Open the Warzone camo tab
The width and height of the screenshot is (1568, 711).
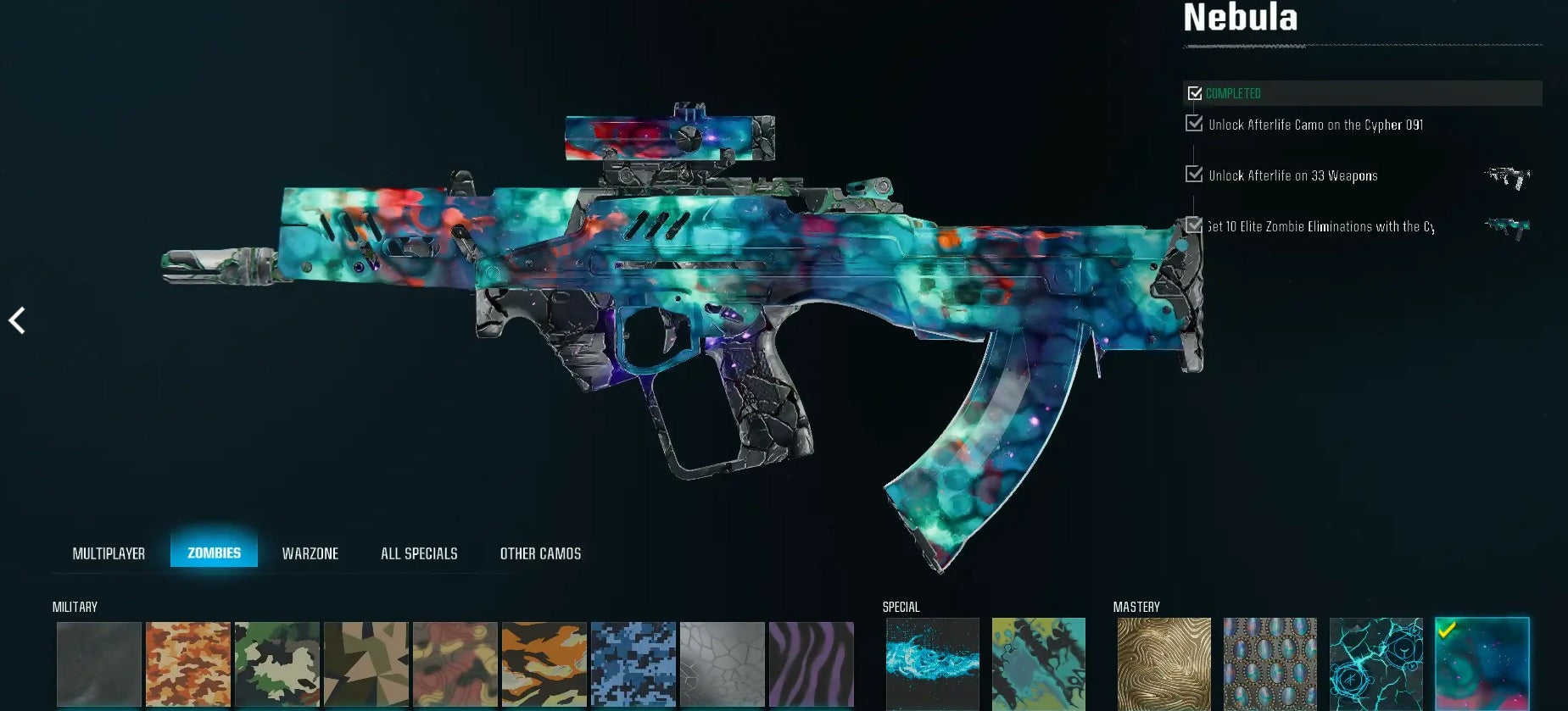pos(310,553)
